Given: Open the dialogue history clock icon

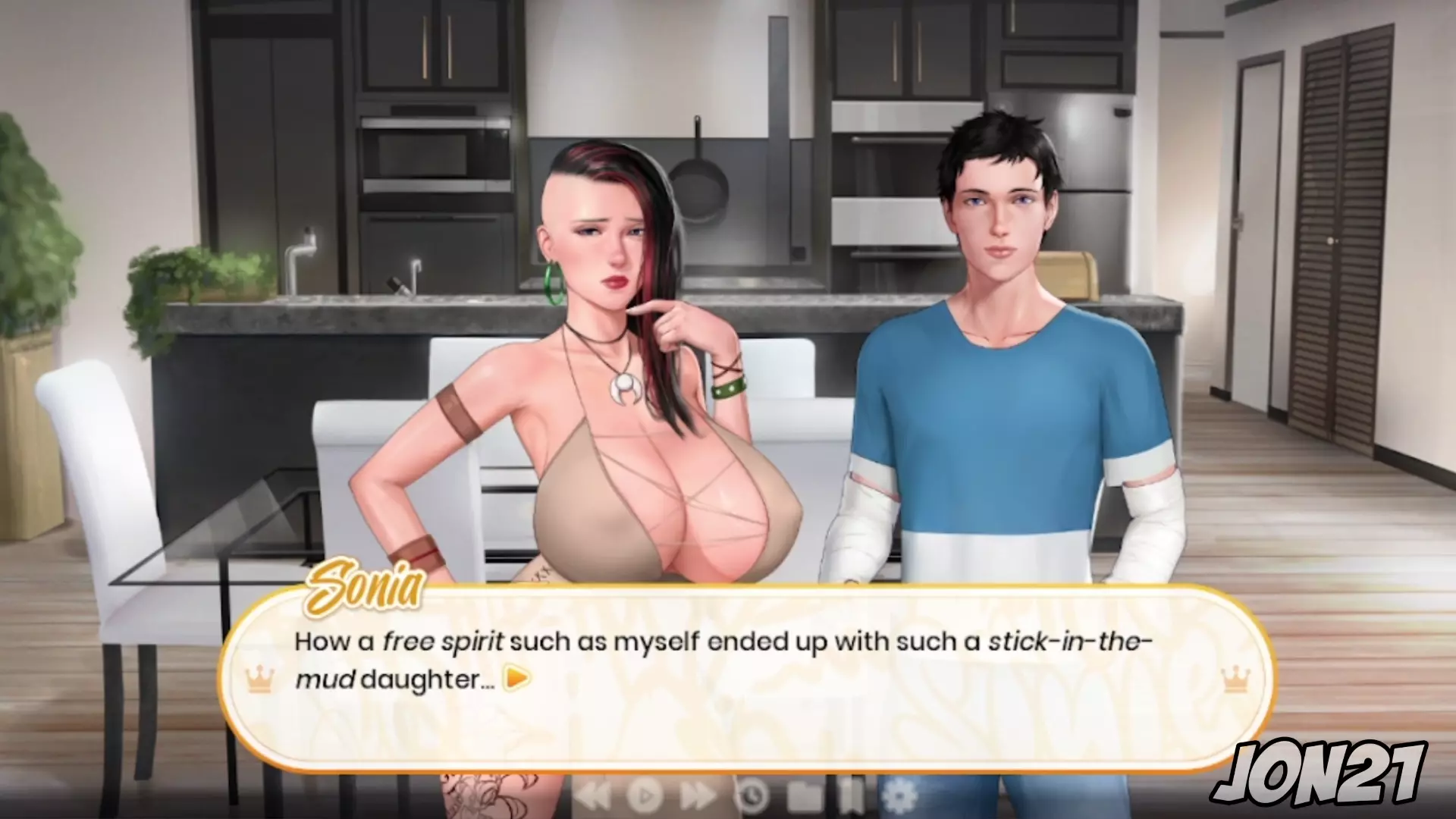Looking at the screenshot, I should (753, 795).
